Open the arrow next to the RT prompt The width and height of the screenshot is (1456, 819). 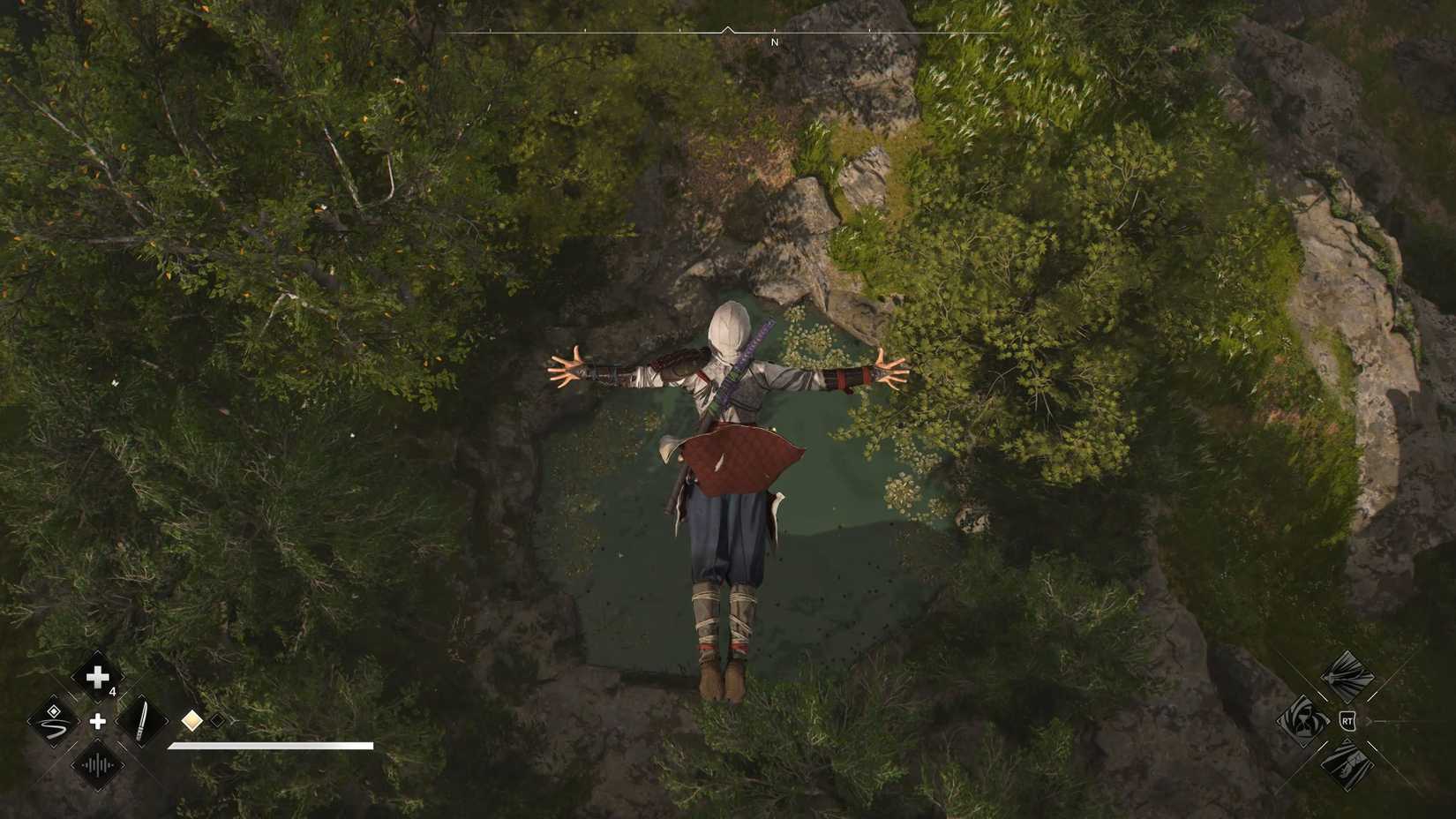(1369, 721)
